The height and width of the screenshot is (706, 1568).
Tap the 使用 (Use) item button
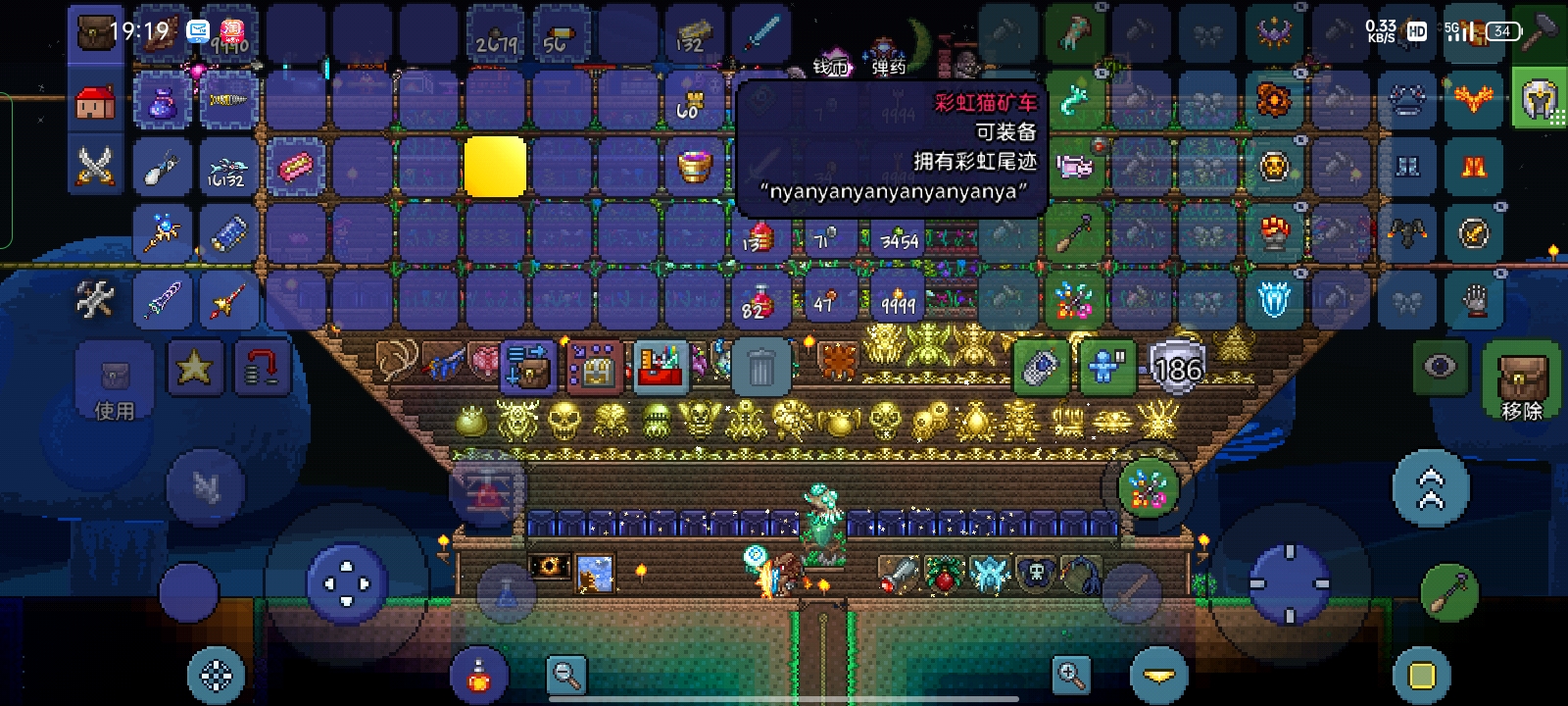coord(115,382)
